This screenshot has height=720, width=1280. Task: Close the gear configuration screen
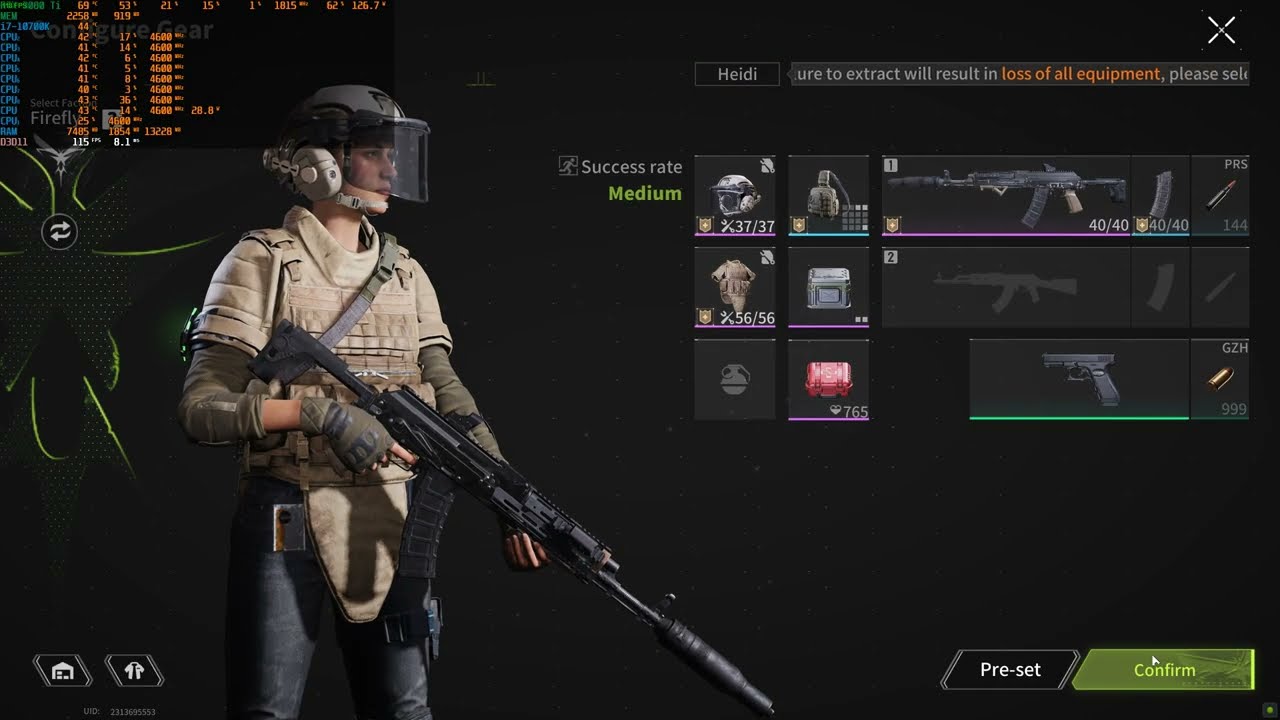1221,31
